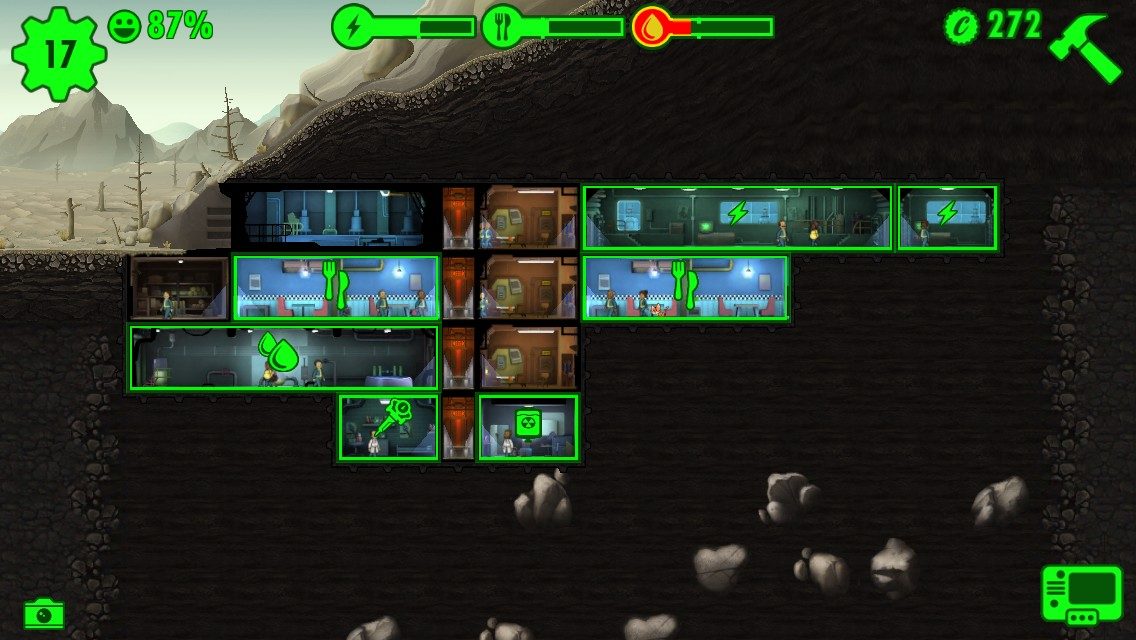Collect the RadAway pouch icon
The image size is (1136, 640).
coord(528,421)
